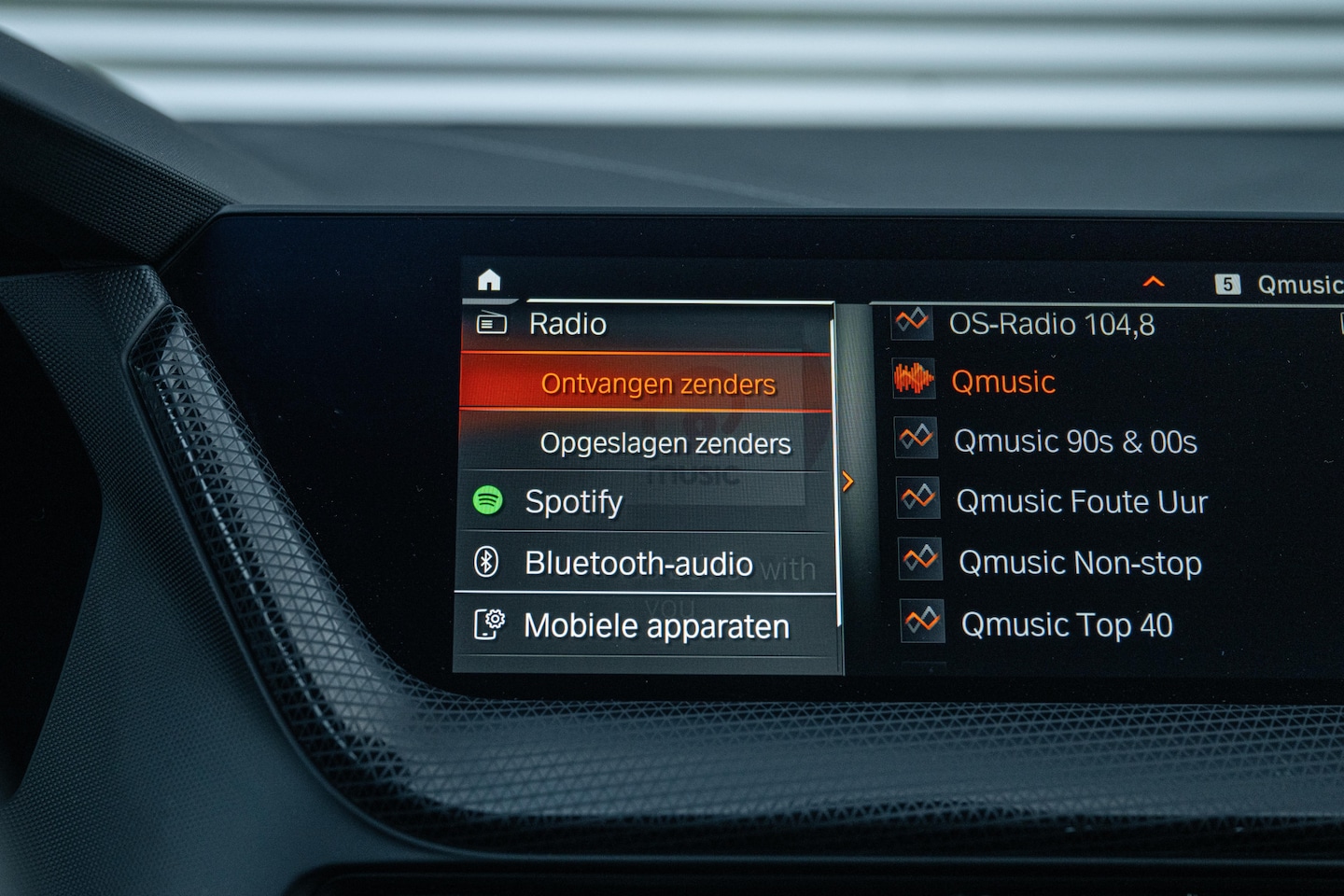Play the Qmusic Foute Uur station

1081,502
